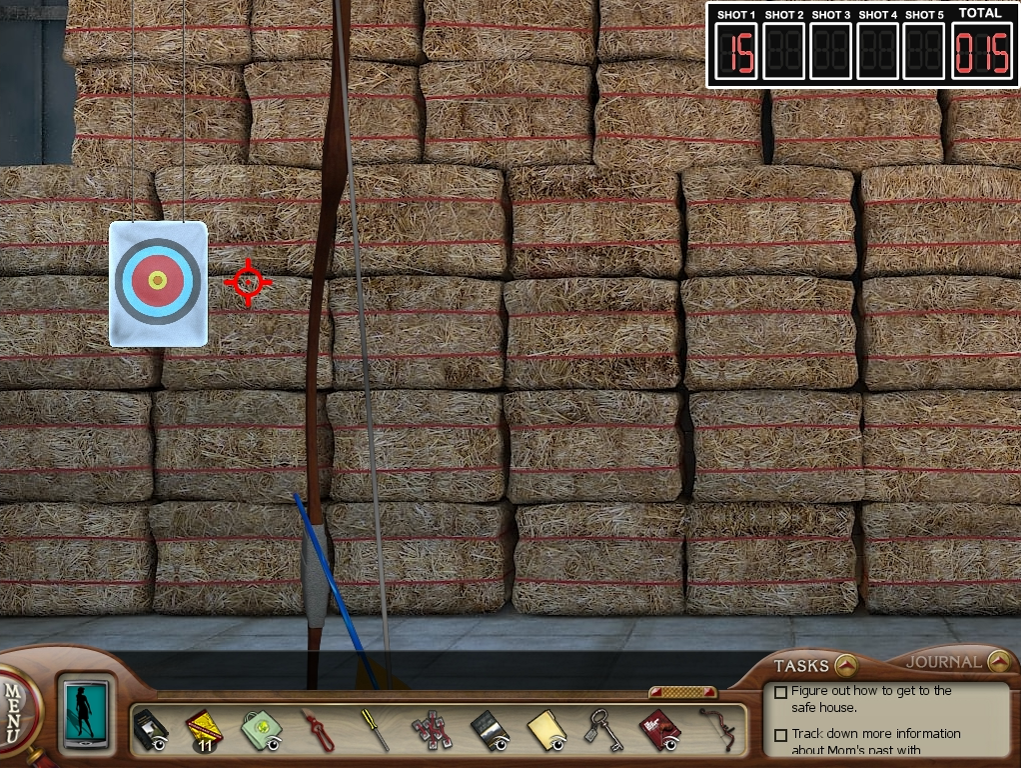This screenshot has width=1021, height=768.
Task: Choose the yellow folder item
Action: pyautogui.click(x=546, y=729)
